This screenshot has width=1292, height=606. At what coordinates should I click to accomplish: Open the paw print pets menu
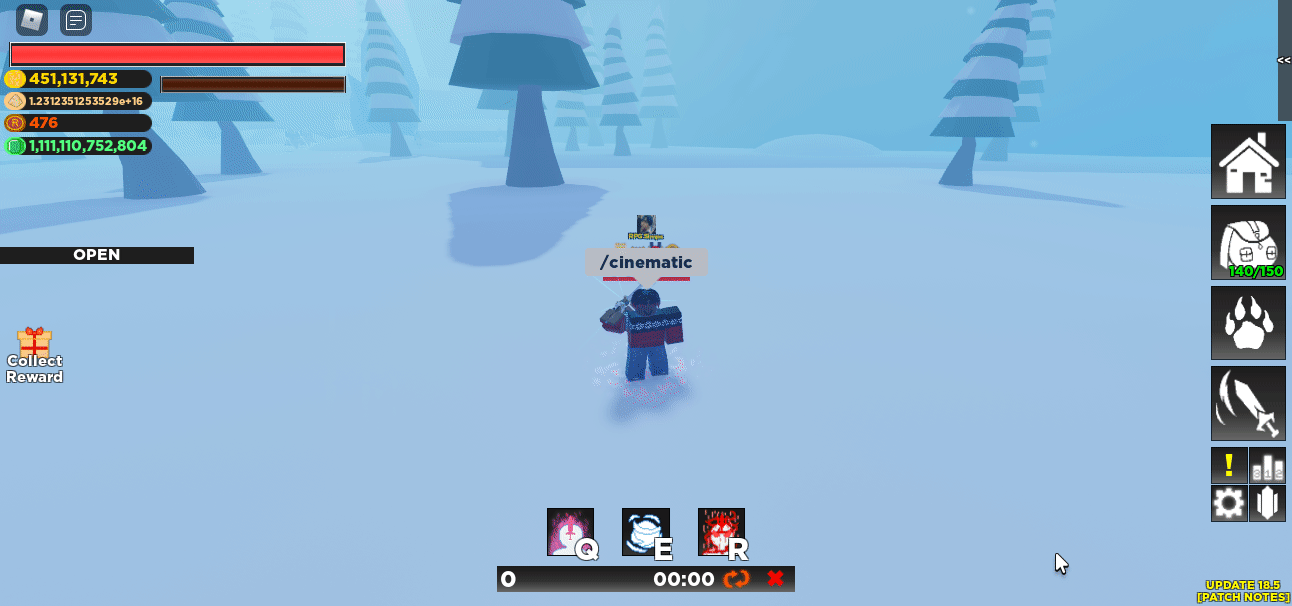pyautogui.click(x=1248, y=323)
